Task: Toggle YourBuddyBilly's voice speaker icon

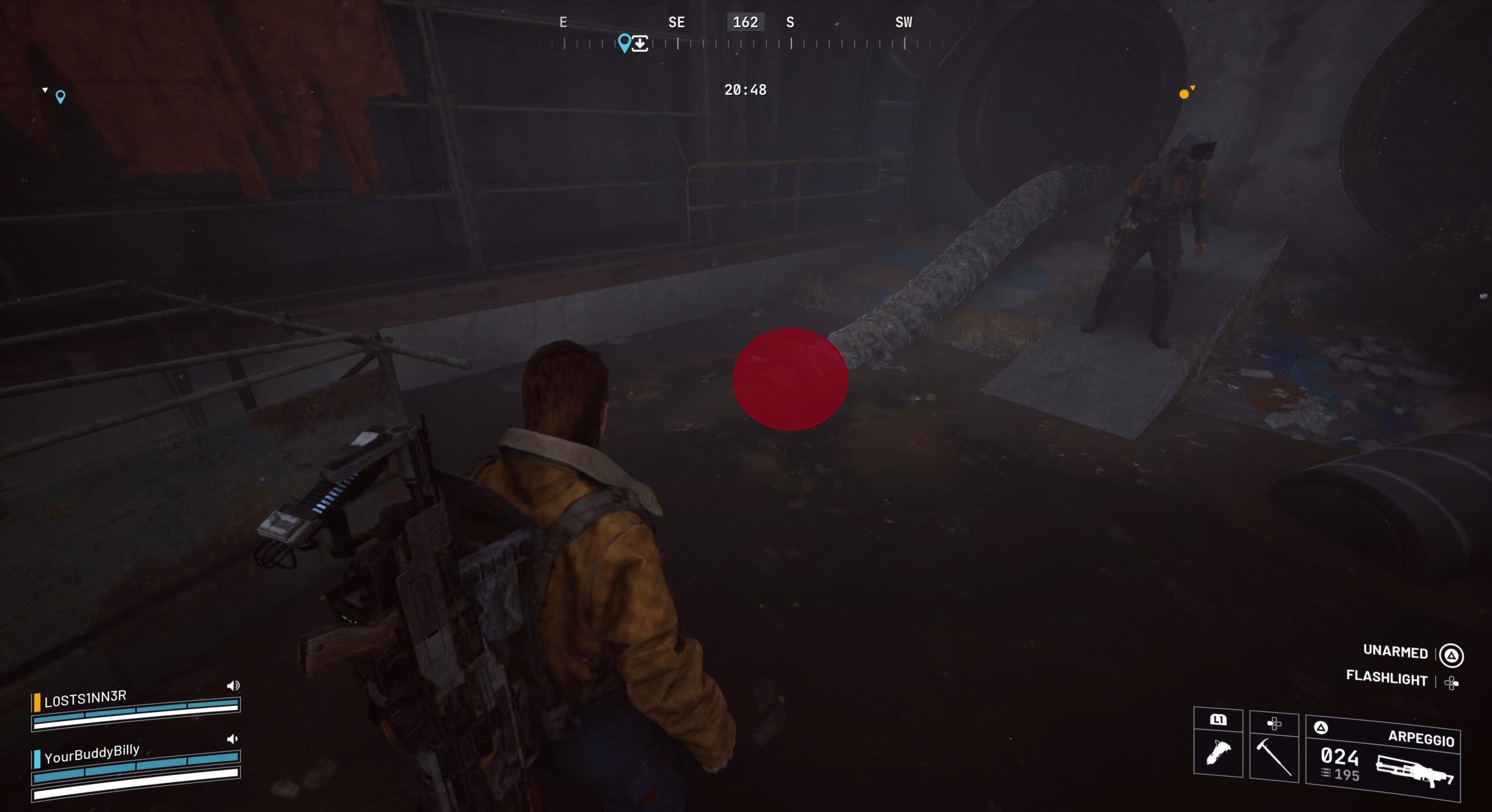Action: [x=233, y=739]
